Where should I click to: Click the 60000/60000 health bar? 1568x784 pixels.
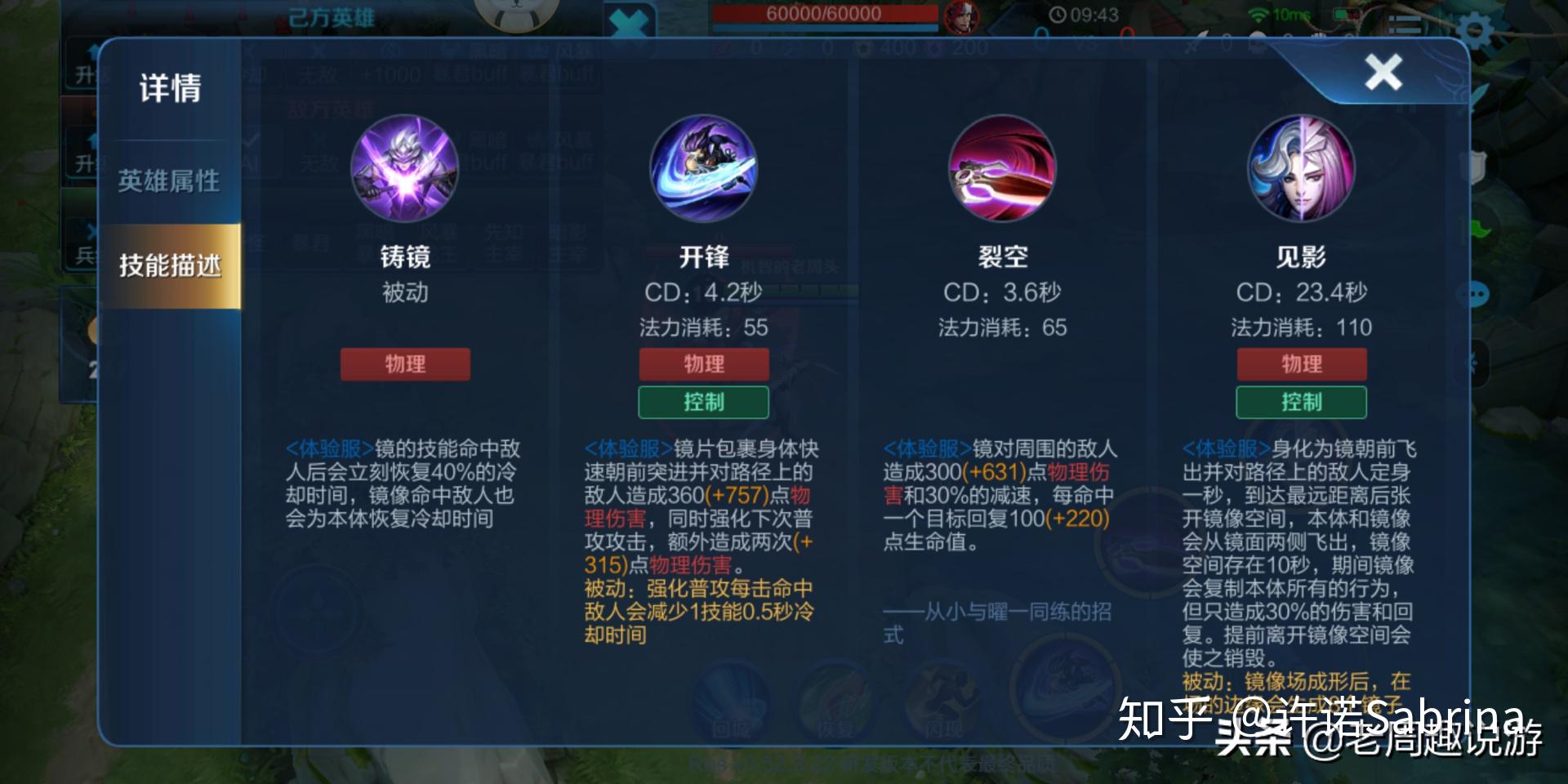coord(825,13)
